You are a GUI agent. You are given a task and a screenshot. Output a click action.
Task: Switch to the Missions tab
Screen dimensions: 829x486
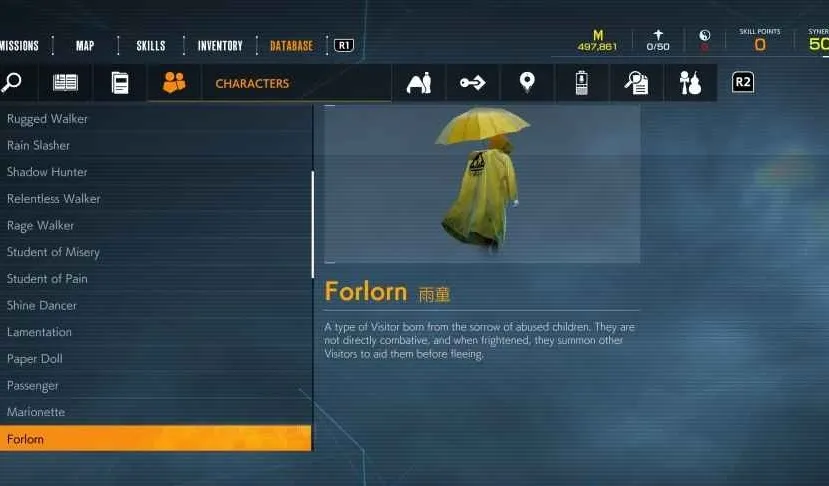pos(19,45)
